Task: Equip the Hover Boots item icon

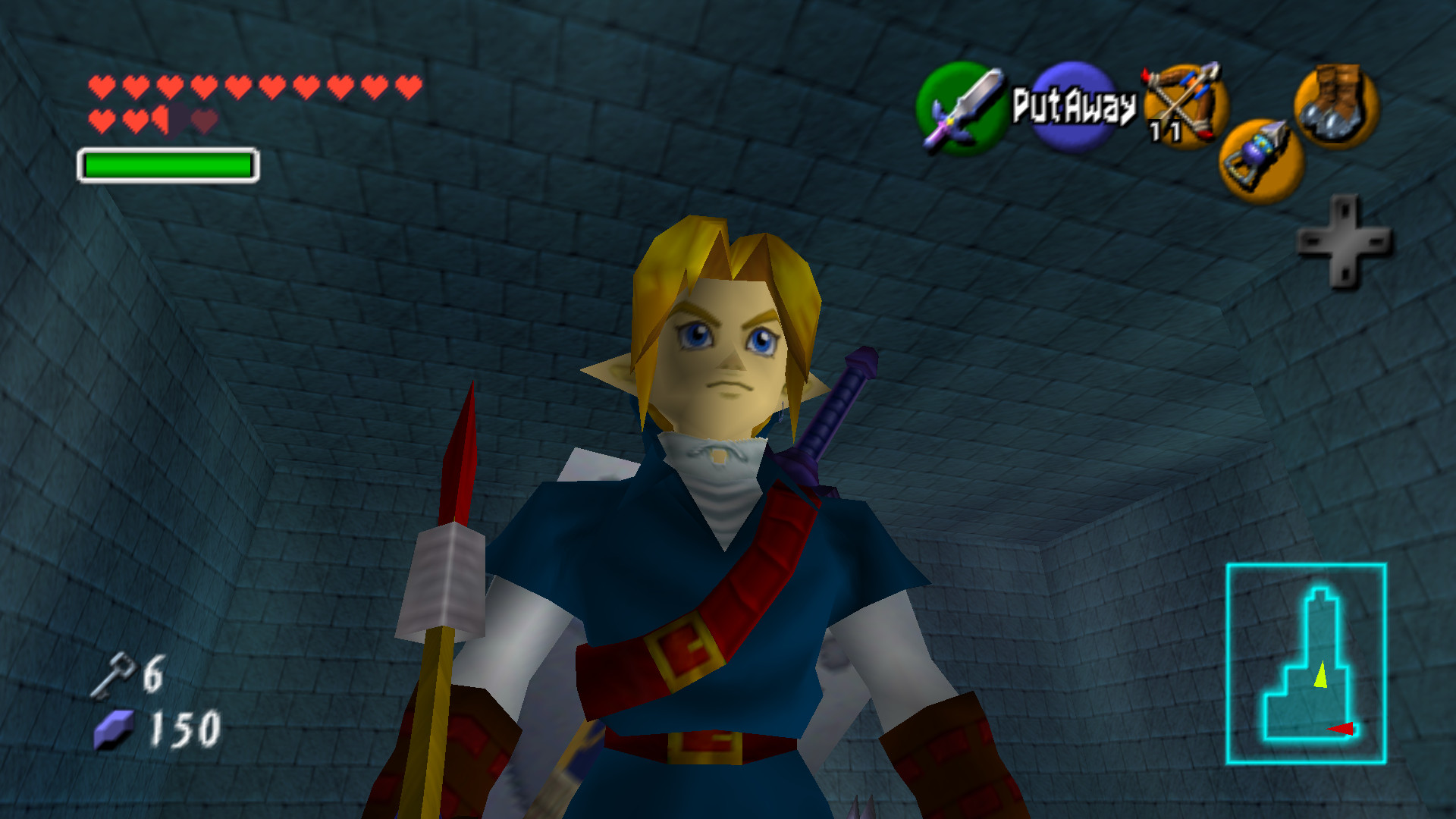Action: pos(1335,106)
